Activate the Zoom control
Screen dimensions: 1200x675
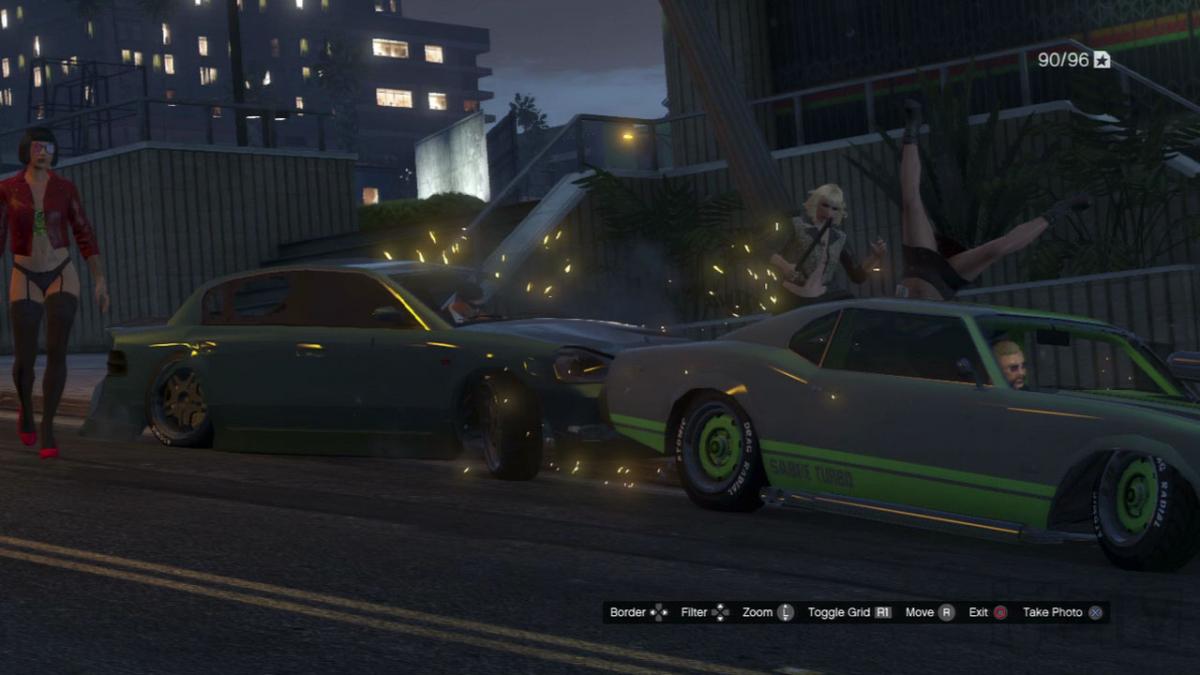click(767, 612)
